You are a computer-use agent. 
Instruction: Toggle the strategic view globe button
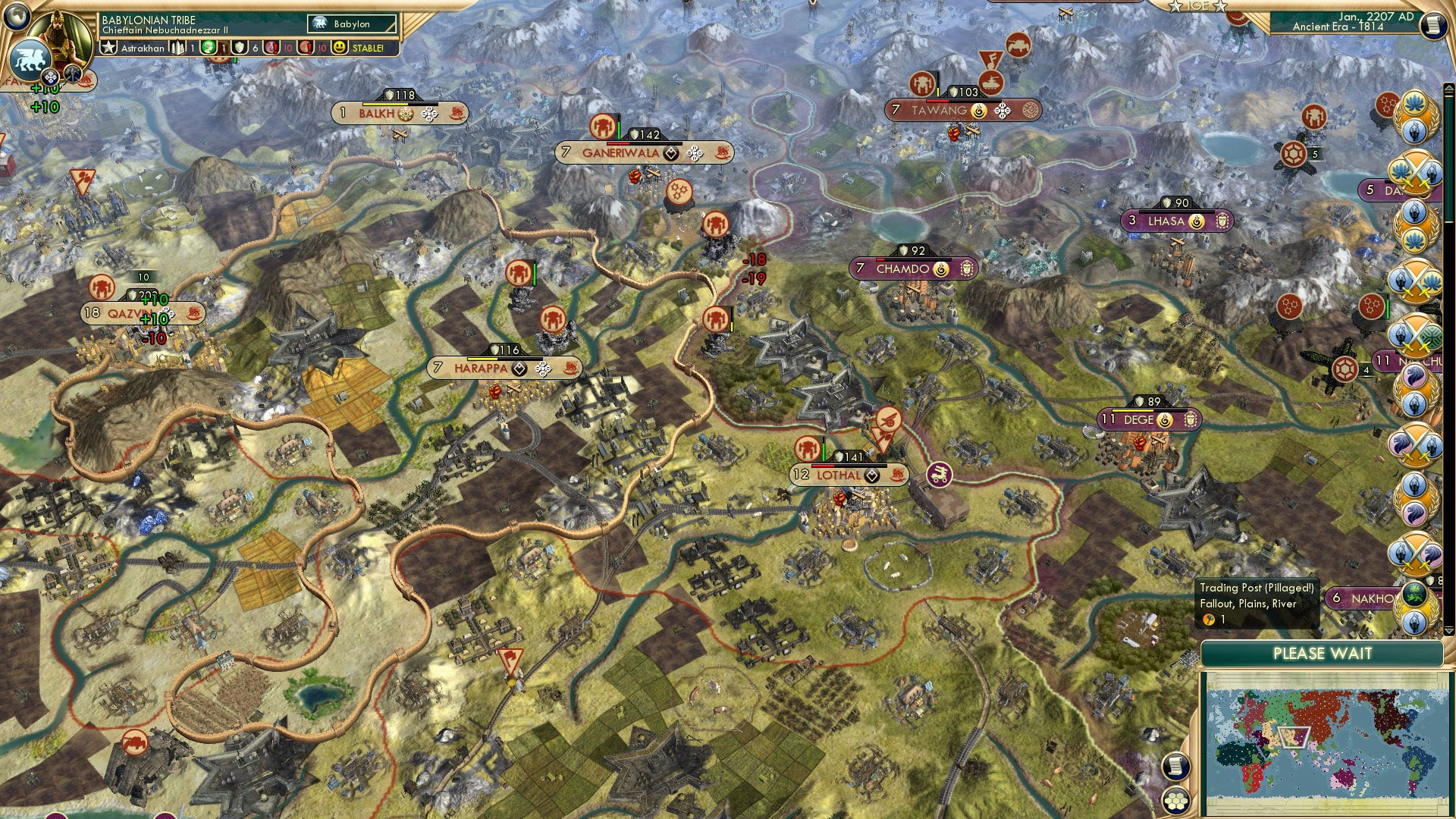pos(17,15)
